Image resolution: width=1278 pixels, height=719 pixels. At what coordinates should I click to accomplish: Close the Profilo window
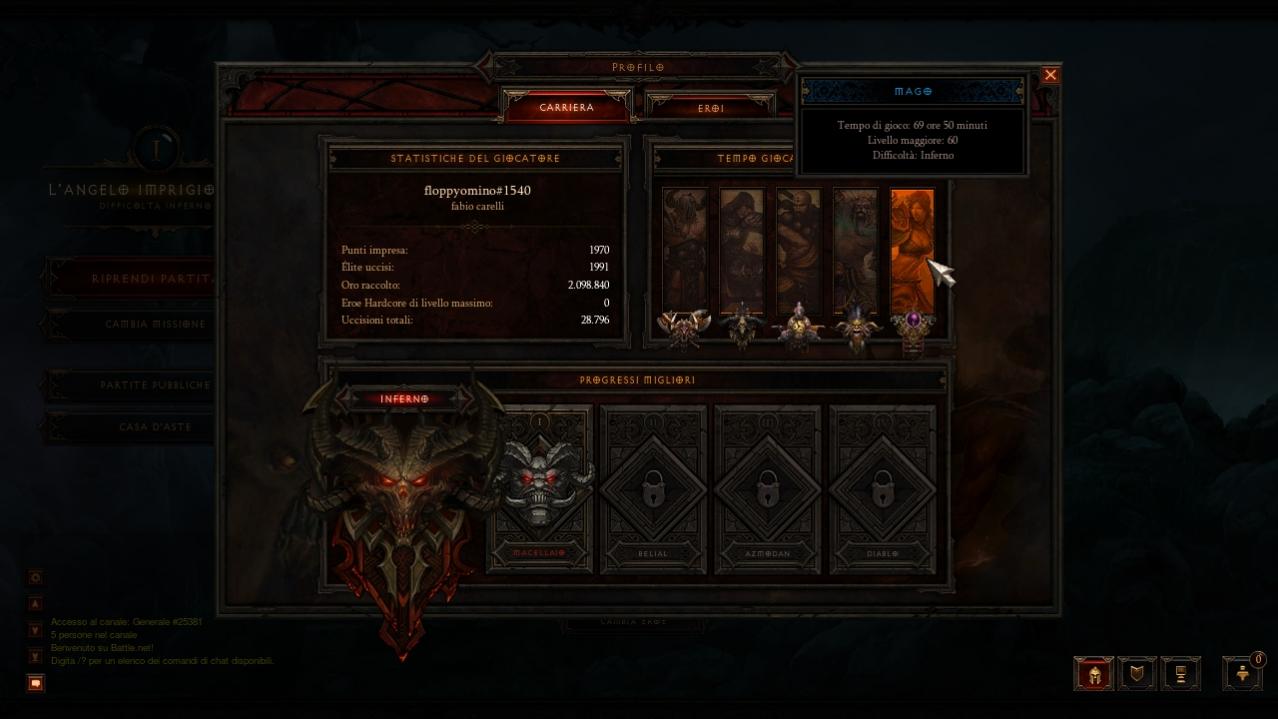[x=1050, y=75]
